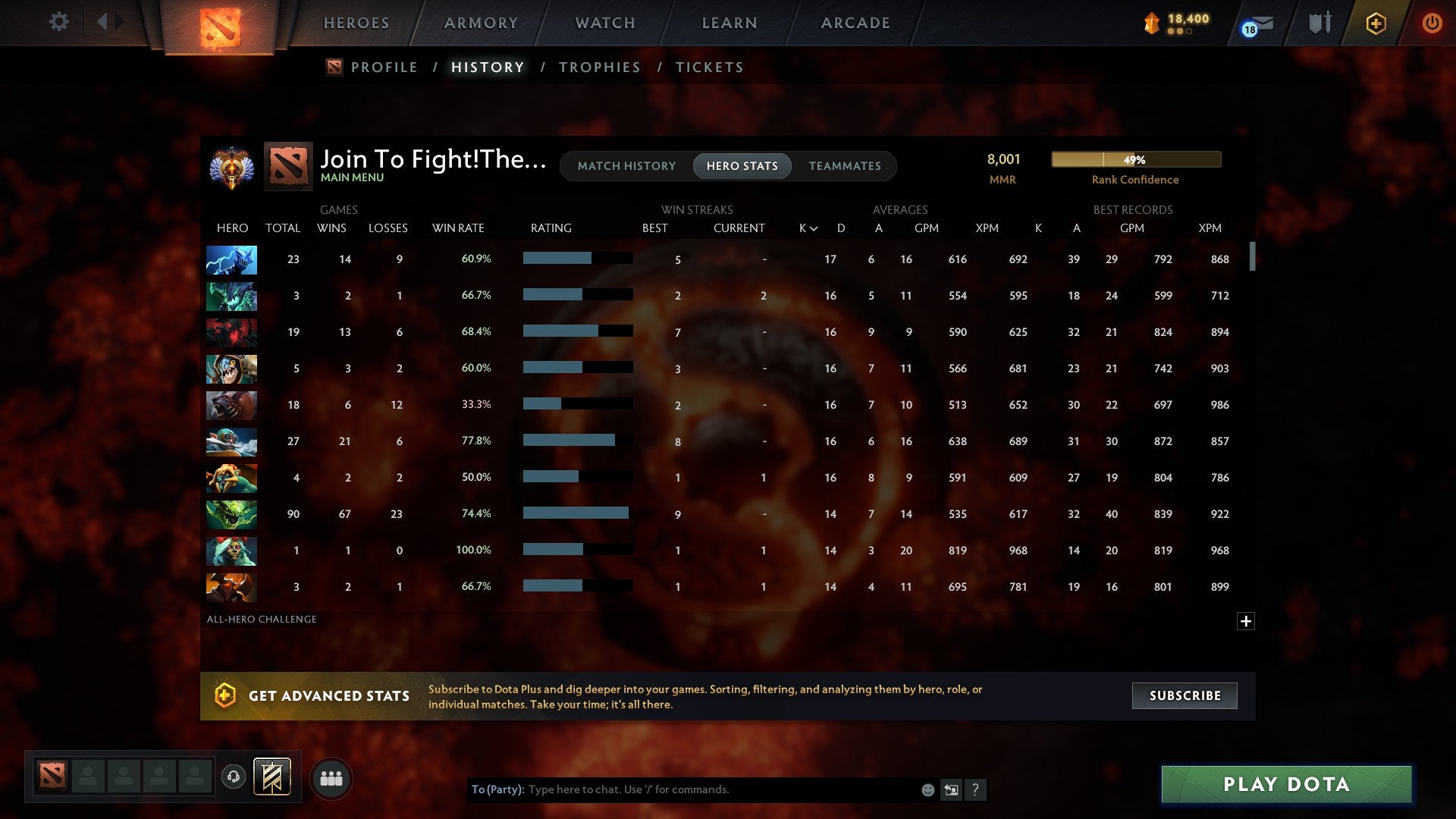
Task: Switch to the HERO STATS tab
Action: click(742, 165)
